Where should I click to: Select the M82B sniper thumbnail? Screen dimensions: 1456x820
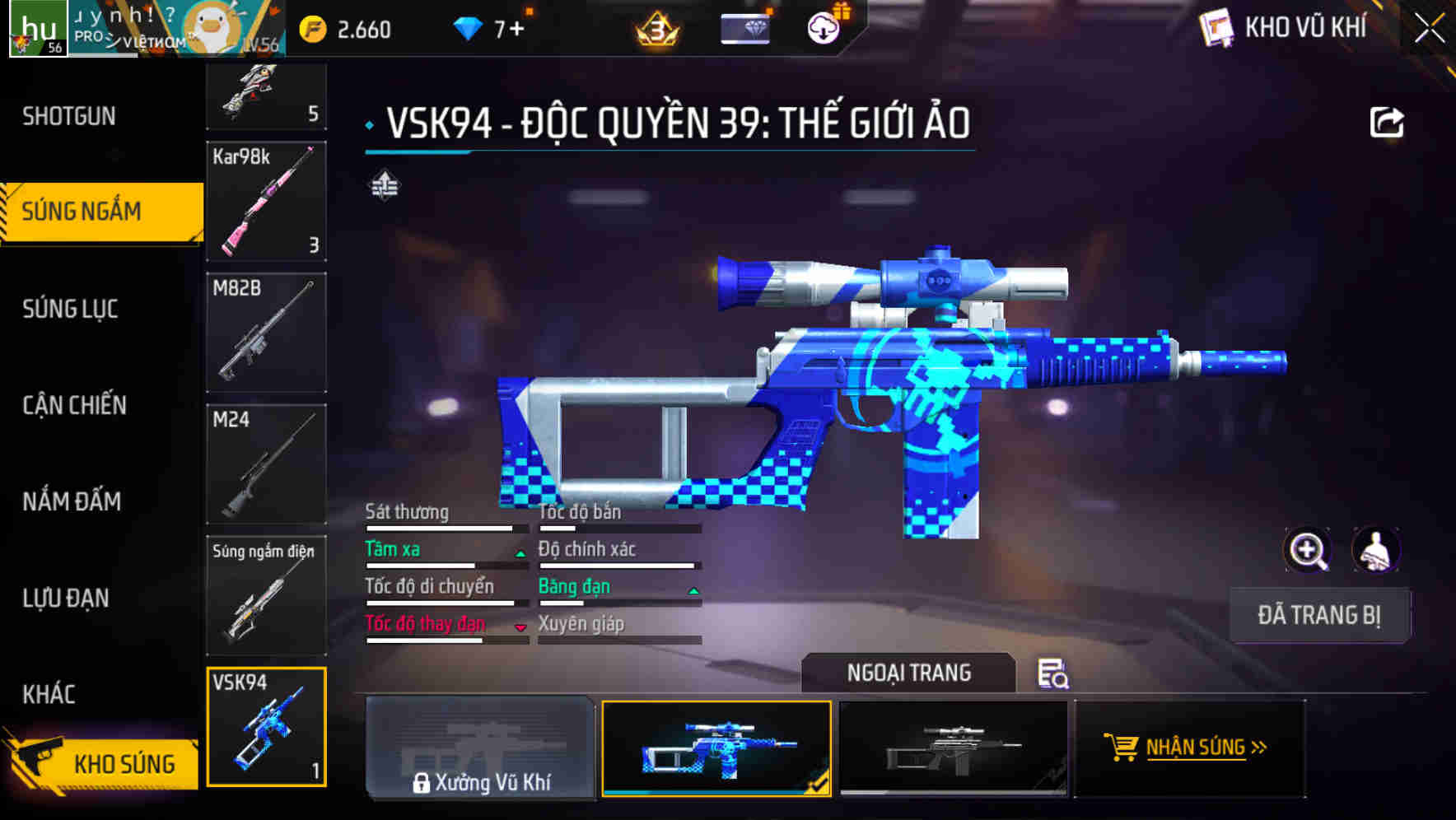pos(266,329)
